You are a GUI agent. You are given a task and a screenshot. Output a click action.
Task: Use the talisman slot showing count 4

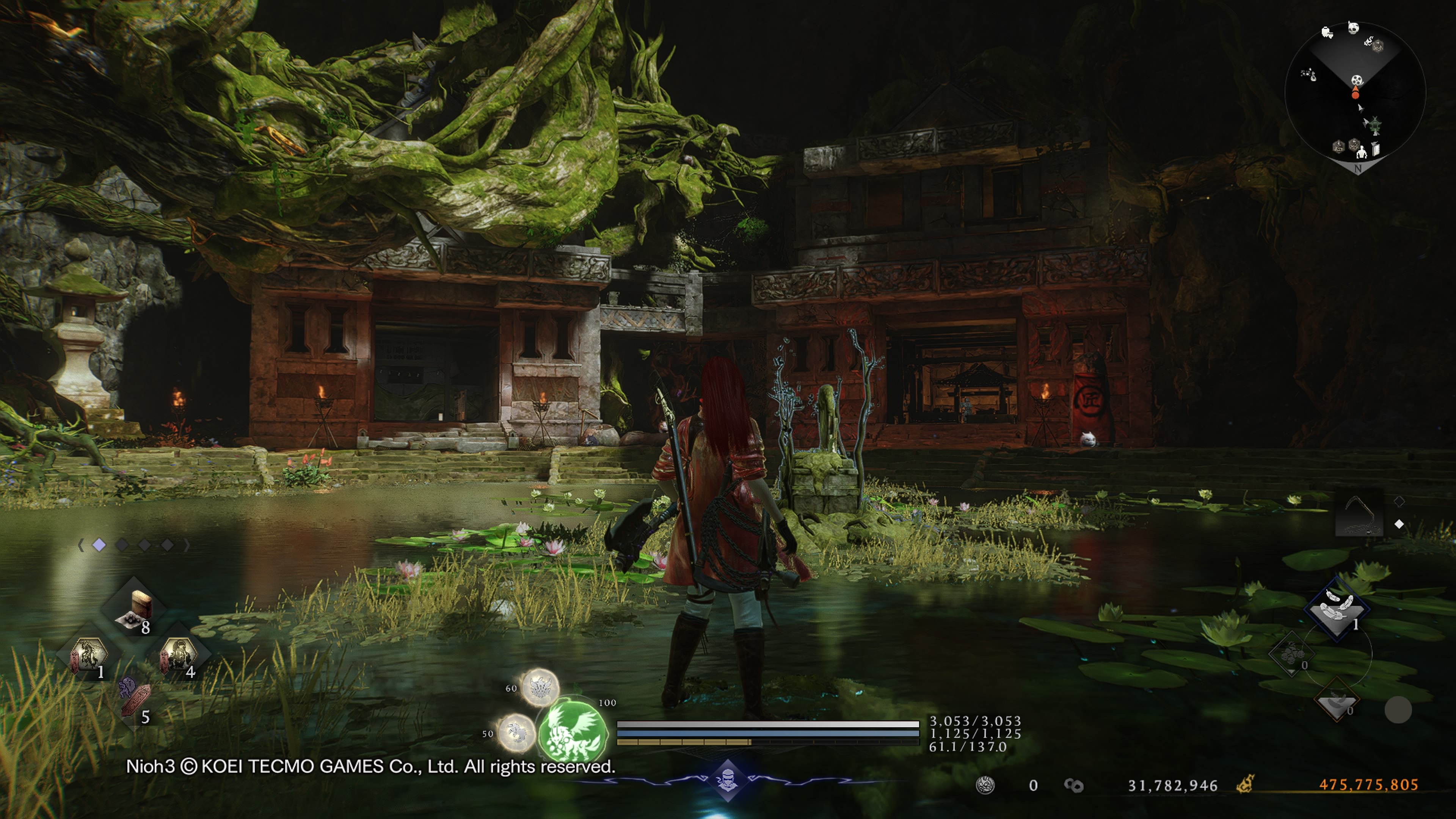tap(178, 656)
